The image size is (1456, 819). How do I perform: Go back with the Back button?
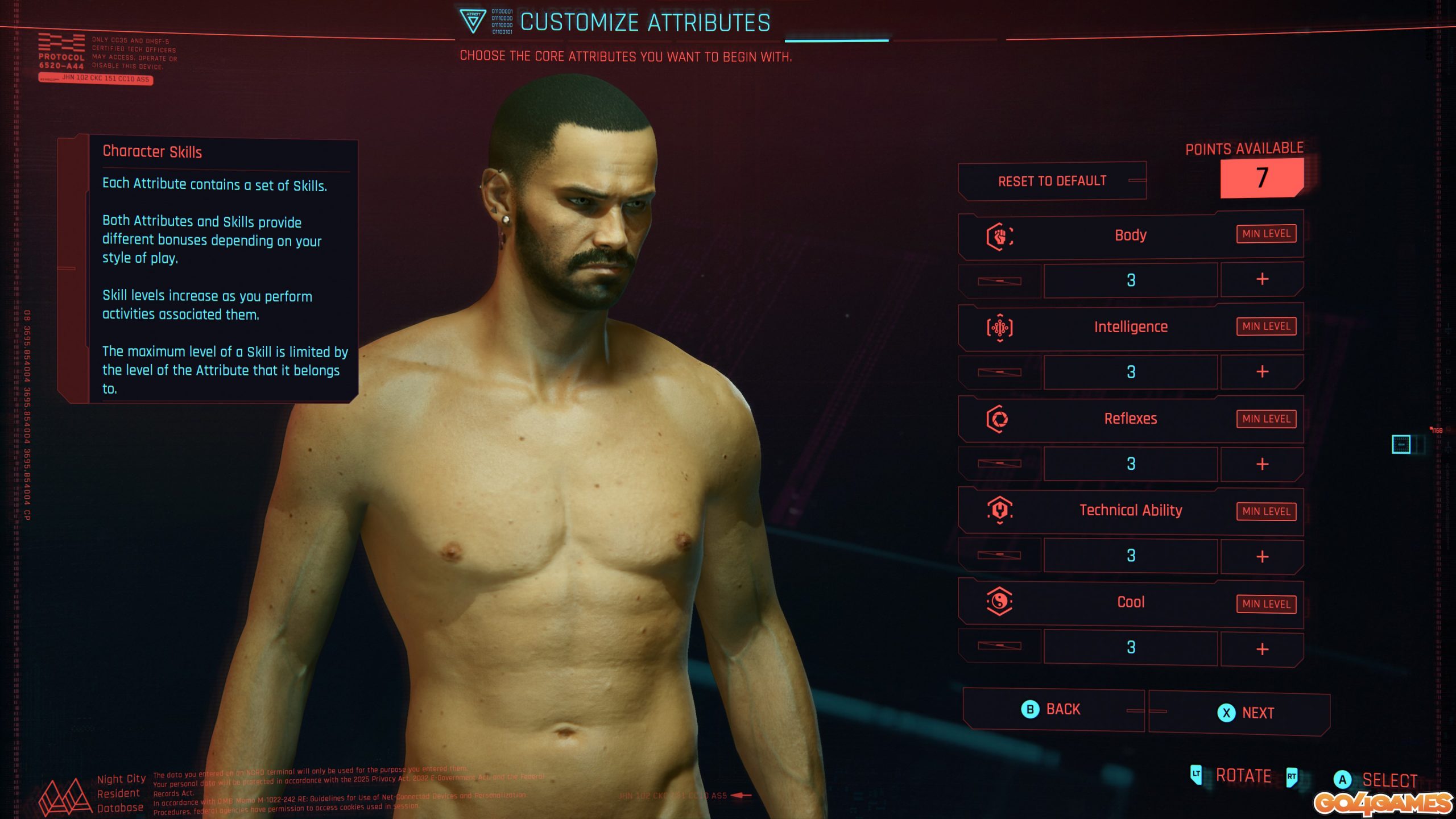click(1052, 710)
